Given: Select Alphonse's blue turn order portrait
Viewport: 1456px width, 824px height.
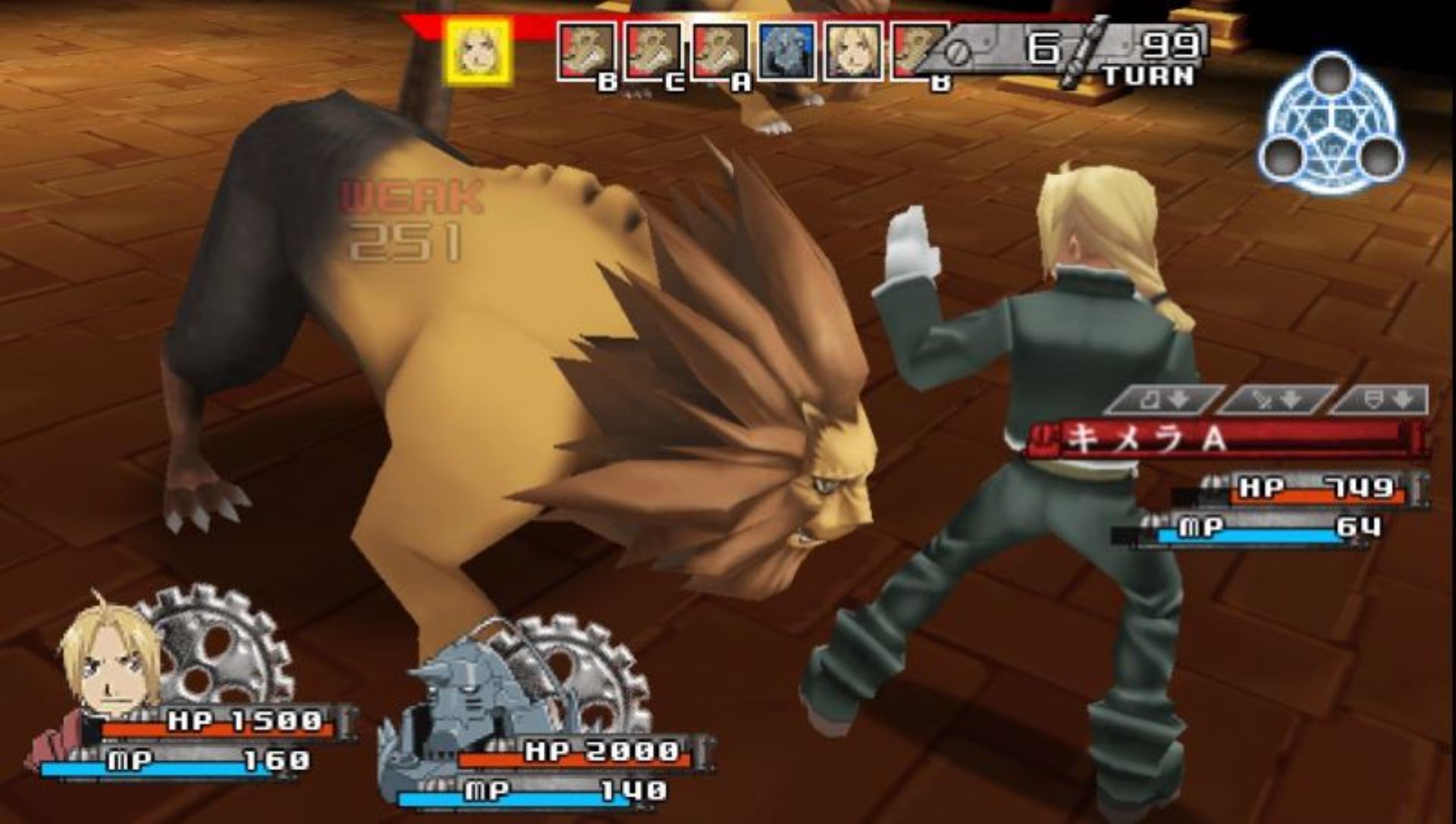Looking at the screenshot, I should click(x=788, y=52).
